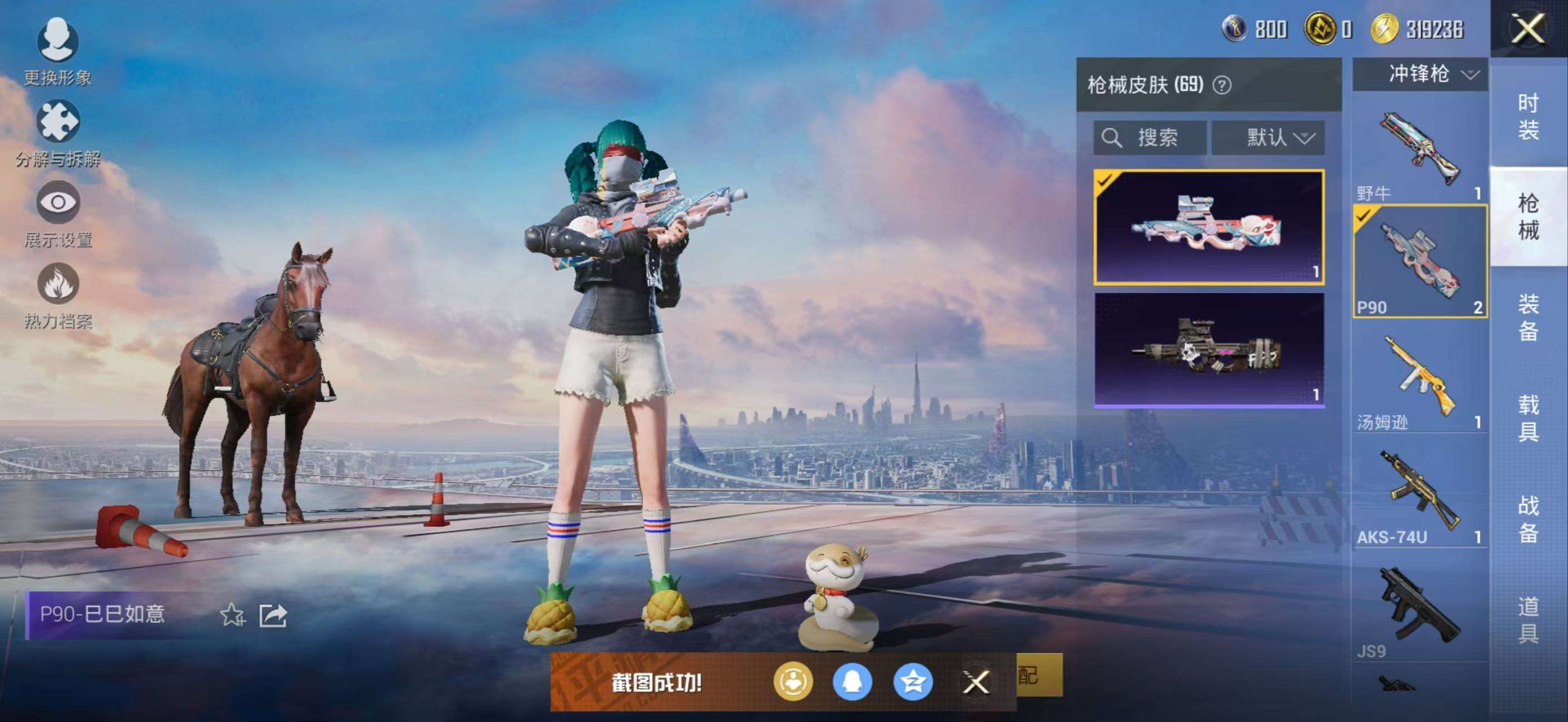Favorite the P90-巳巳如意 skin with the star

click(x=232, y=615)
